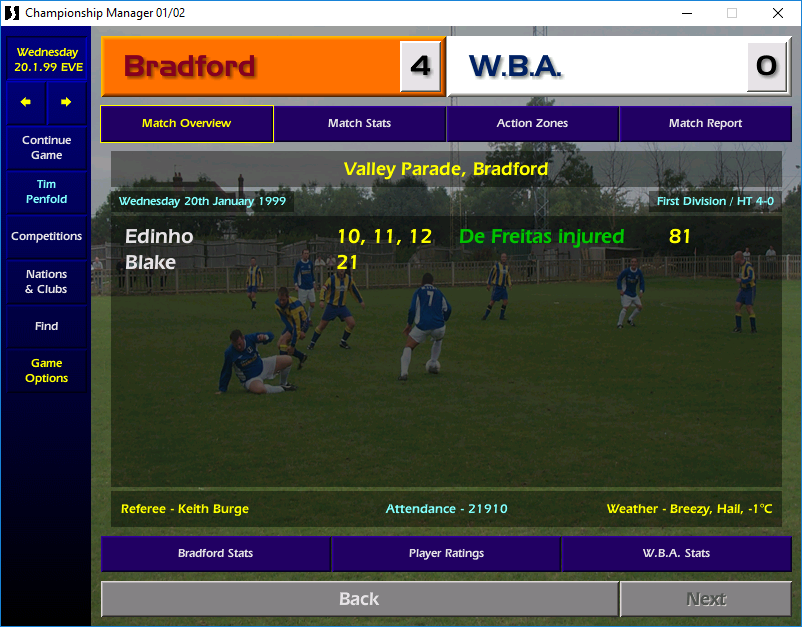
Task: Open the Competitions menu
Action: [x=46, y=237]
